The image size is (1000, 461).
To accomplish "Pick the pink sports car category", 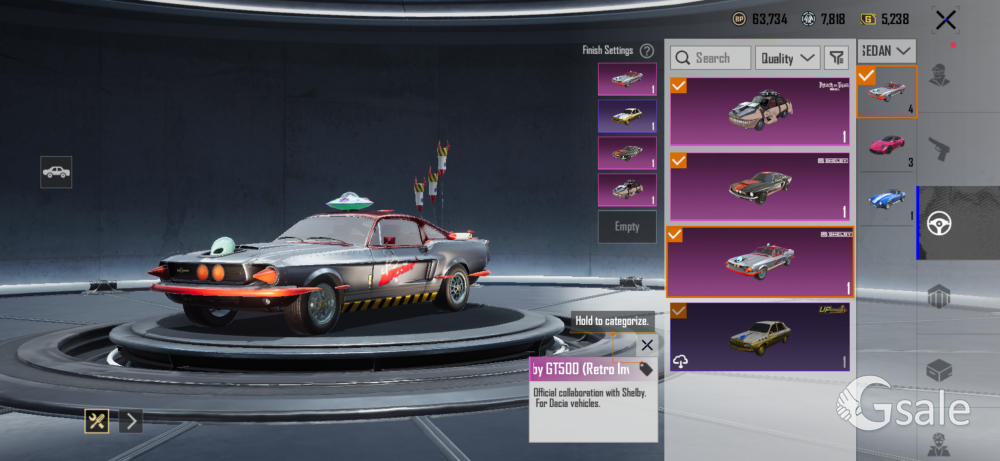I will (x=887, y=145).
